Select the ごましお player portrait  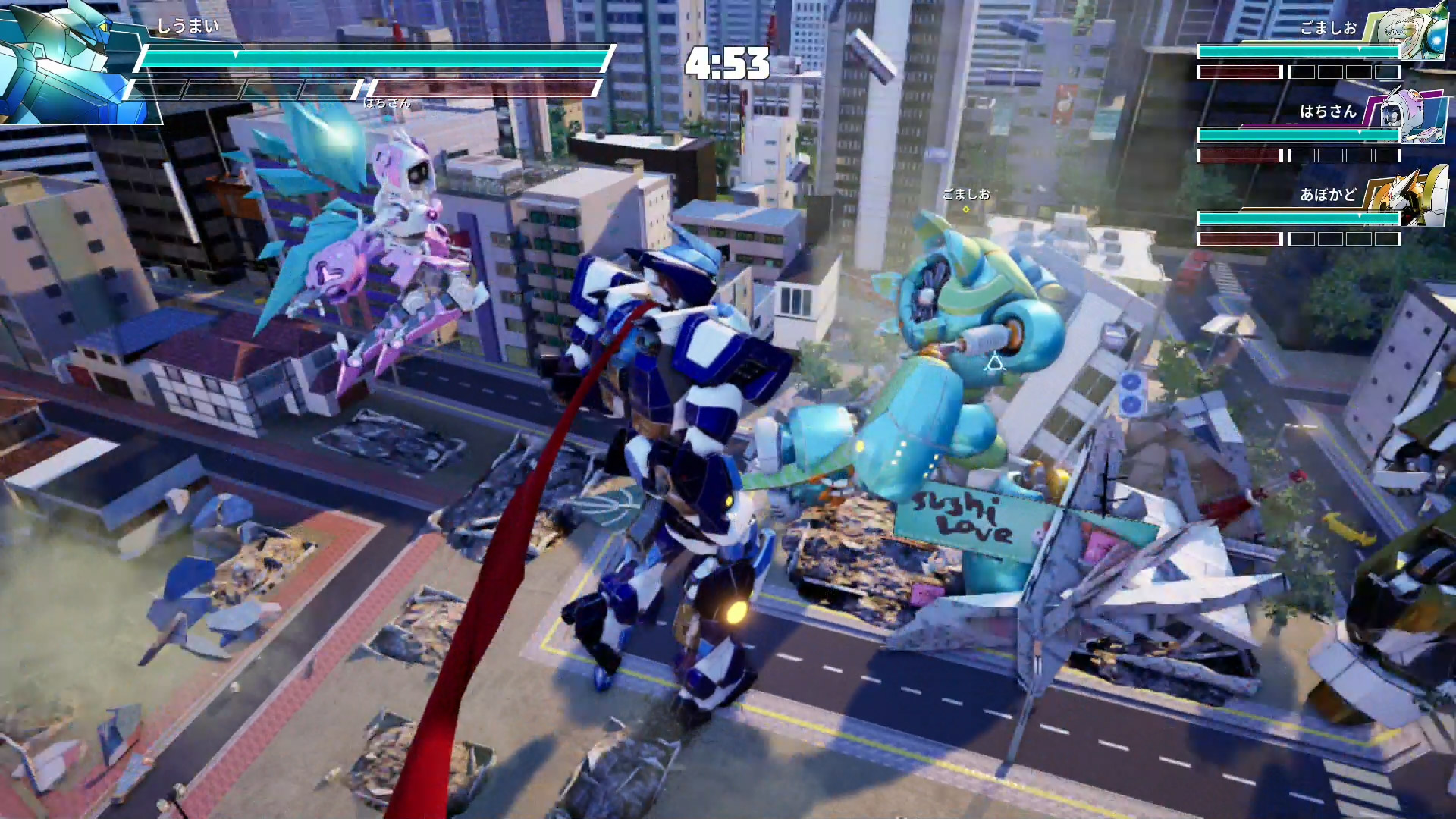(1410, 34)
